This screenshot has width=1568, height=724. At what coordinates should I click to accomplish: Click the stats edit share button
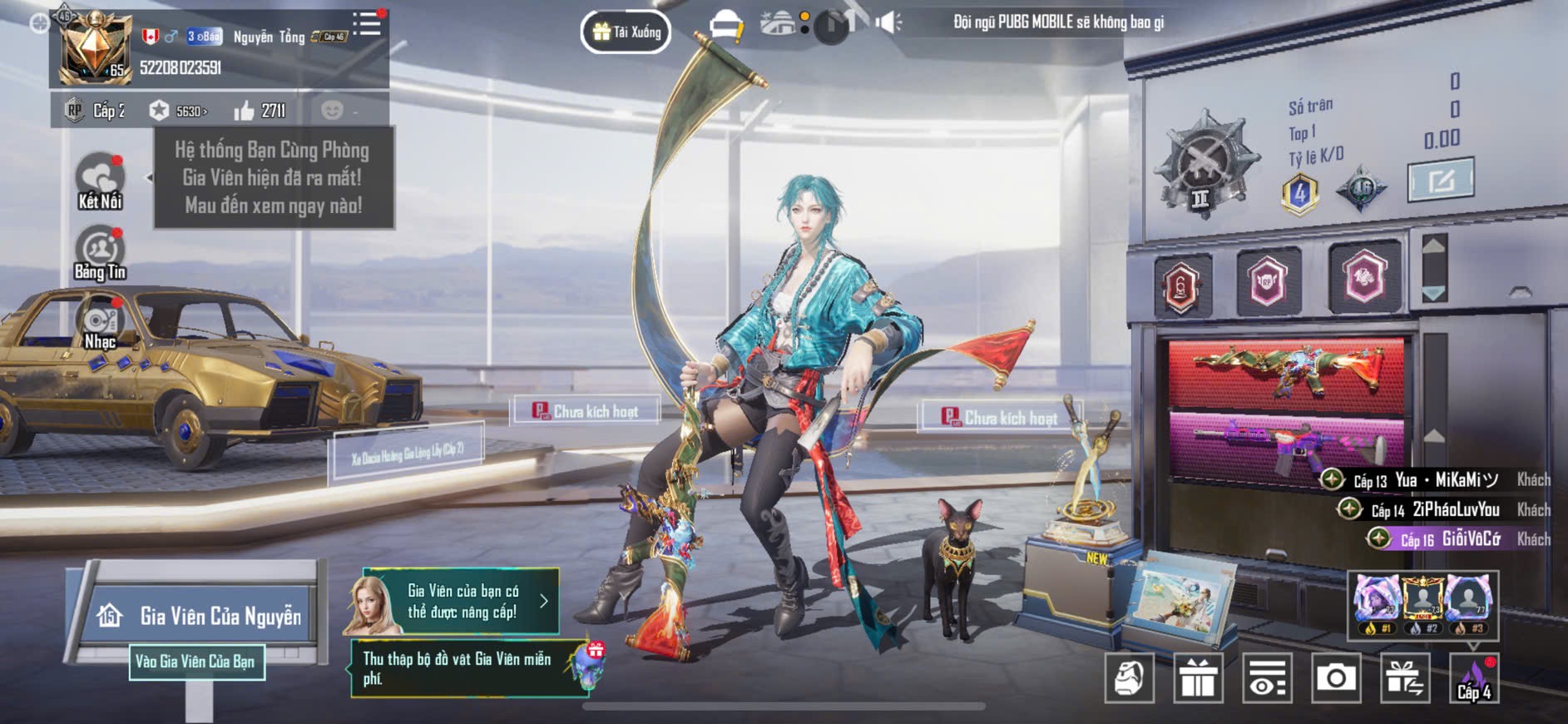point(1440,180)
